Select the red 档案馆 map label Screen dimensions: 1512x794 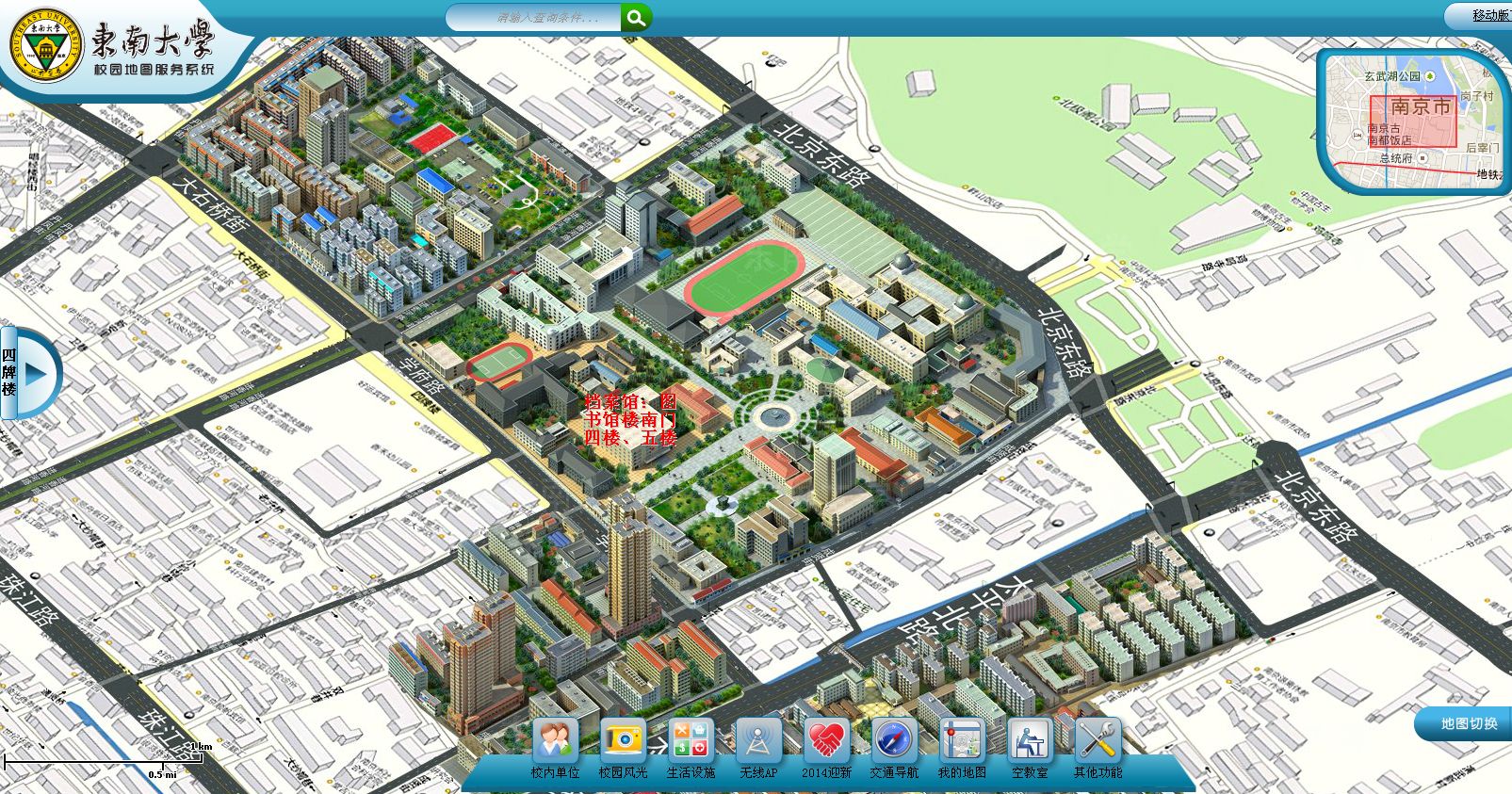630,420
